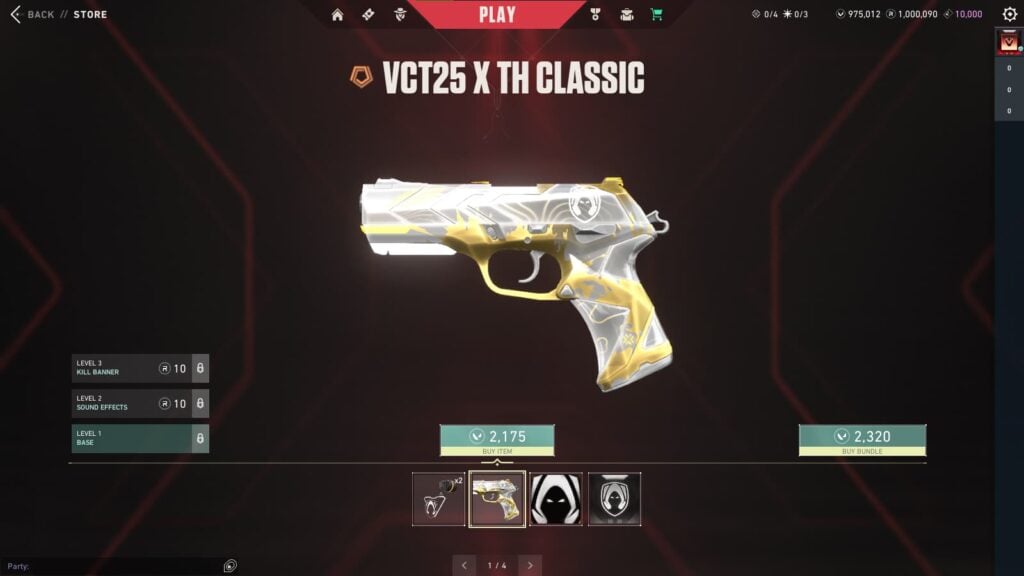Select the Classic pistol thumbnail

(x=497, y=499)
